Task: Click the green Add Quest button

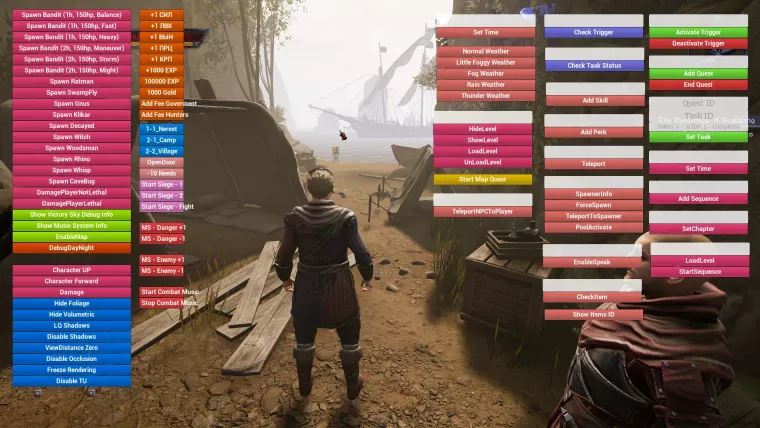Action: (x=698, y=73)
